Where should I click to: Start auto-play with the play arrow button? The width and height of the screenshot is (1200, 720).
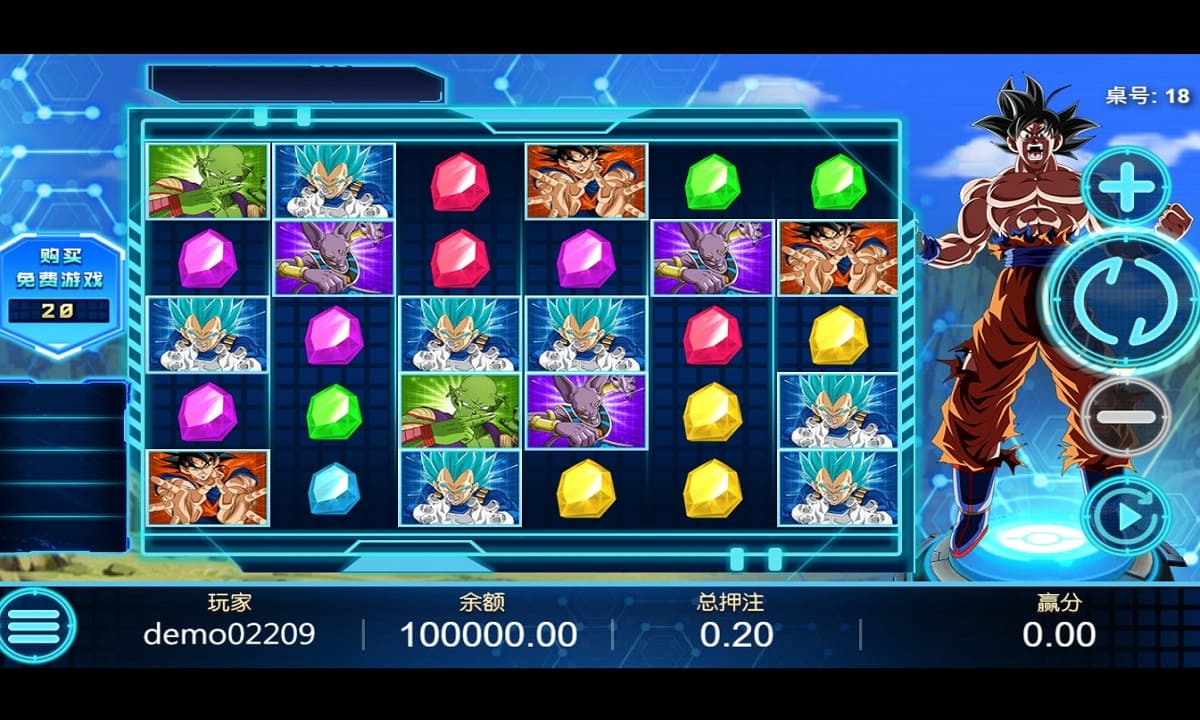[1127, 517]
